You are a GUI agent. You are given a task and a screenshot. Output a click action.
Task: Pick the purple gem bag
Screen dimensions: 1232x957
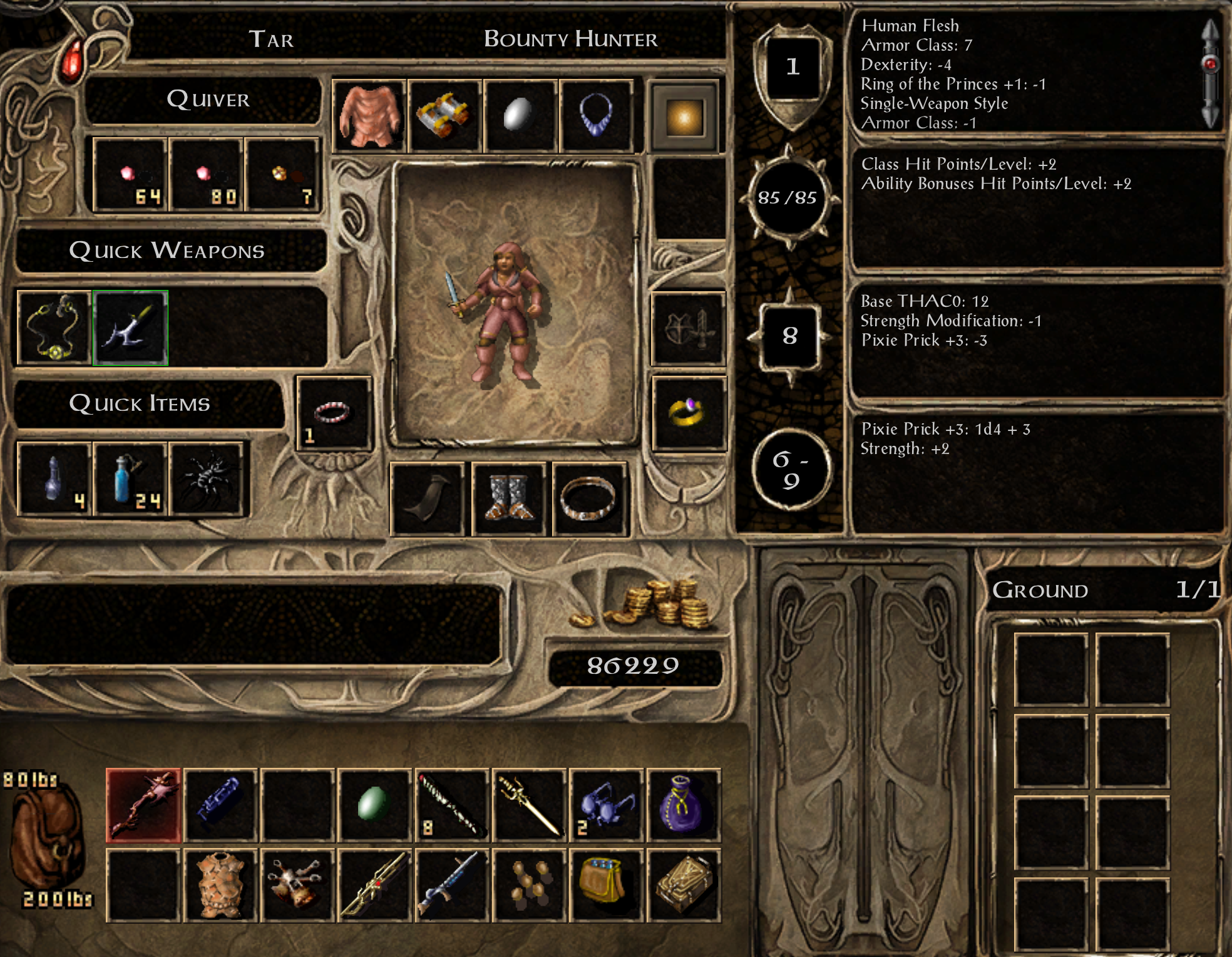pyautogui.click(x=683, y=805)
